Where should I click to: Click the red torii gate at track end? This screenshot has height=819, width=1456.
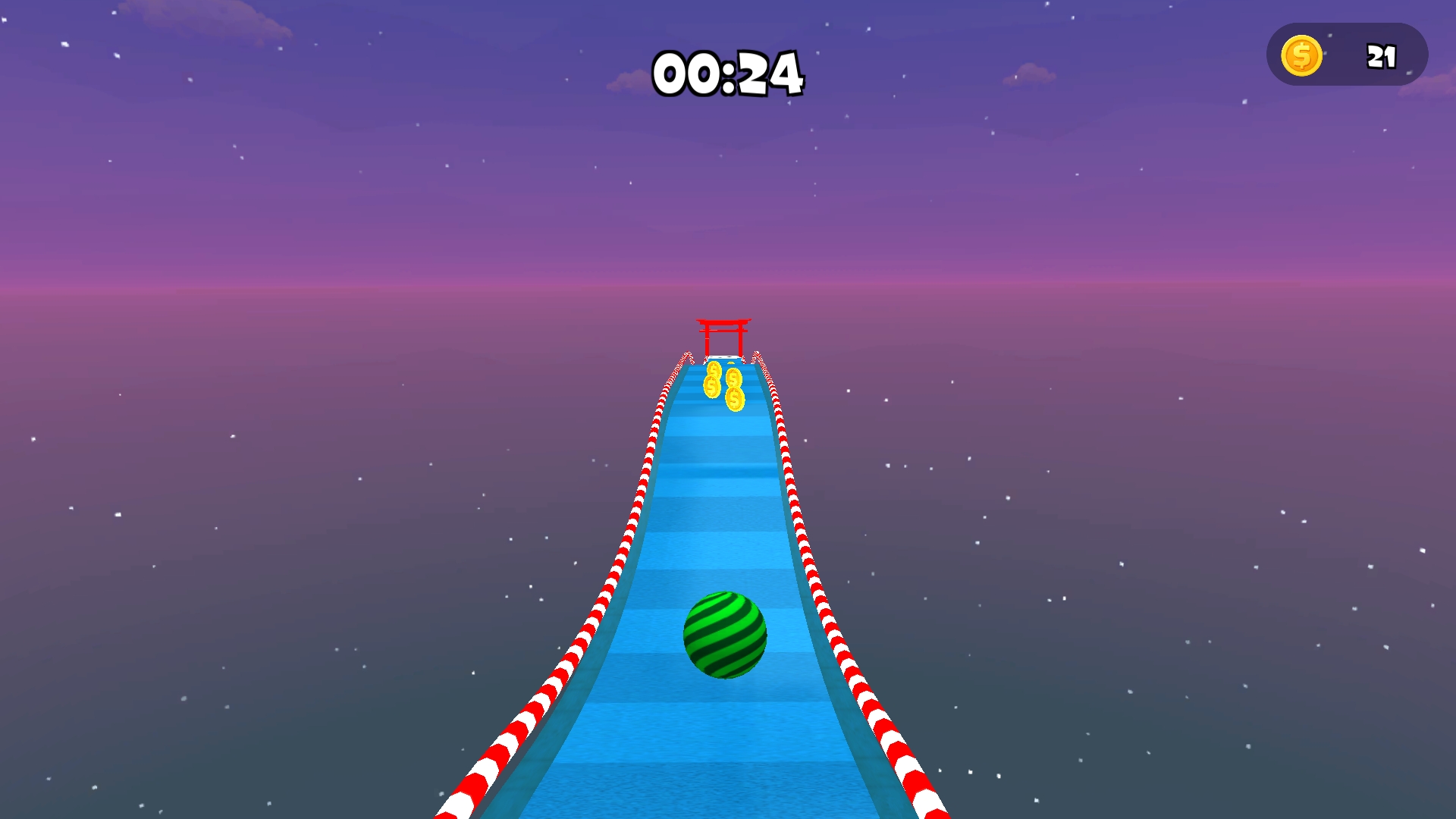pyautogui.click(x=723, y=337)
